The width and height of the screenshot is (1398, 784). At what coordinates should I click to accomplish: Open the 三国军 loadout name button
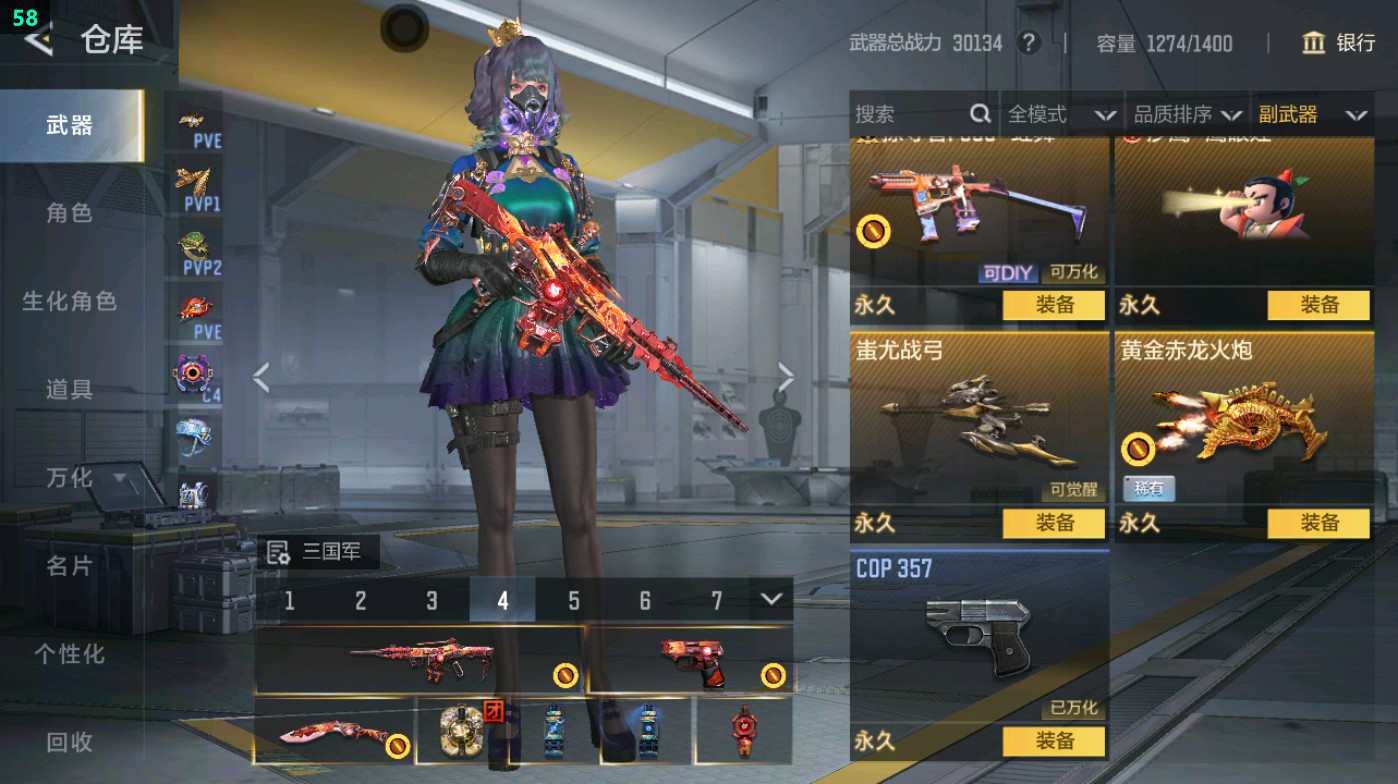coord(320,552)
